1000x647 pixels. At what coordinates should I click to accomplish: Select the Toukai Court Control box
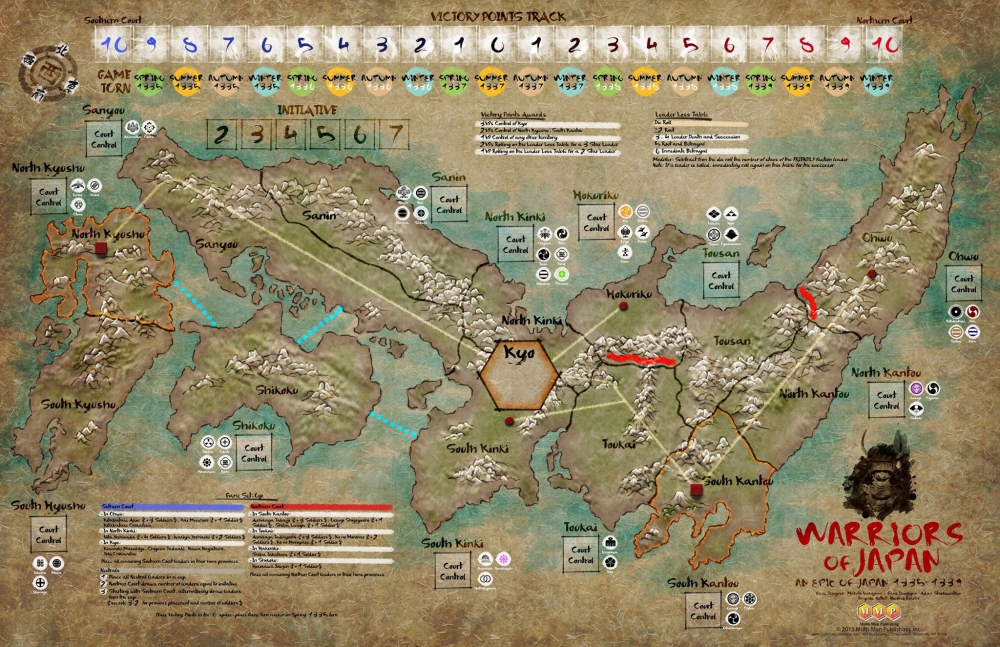[580, 552]
